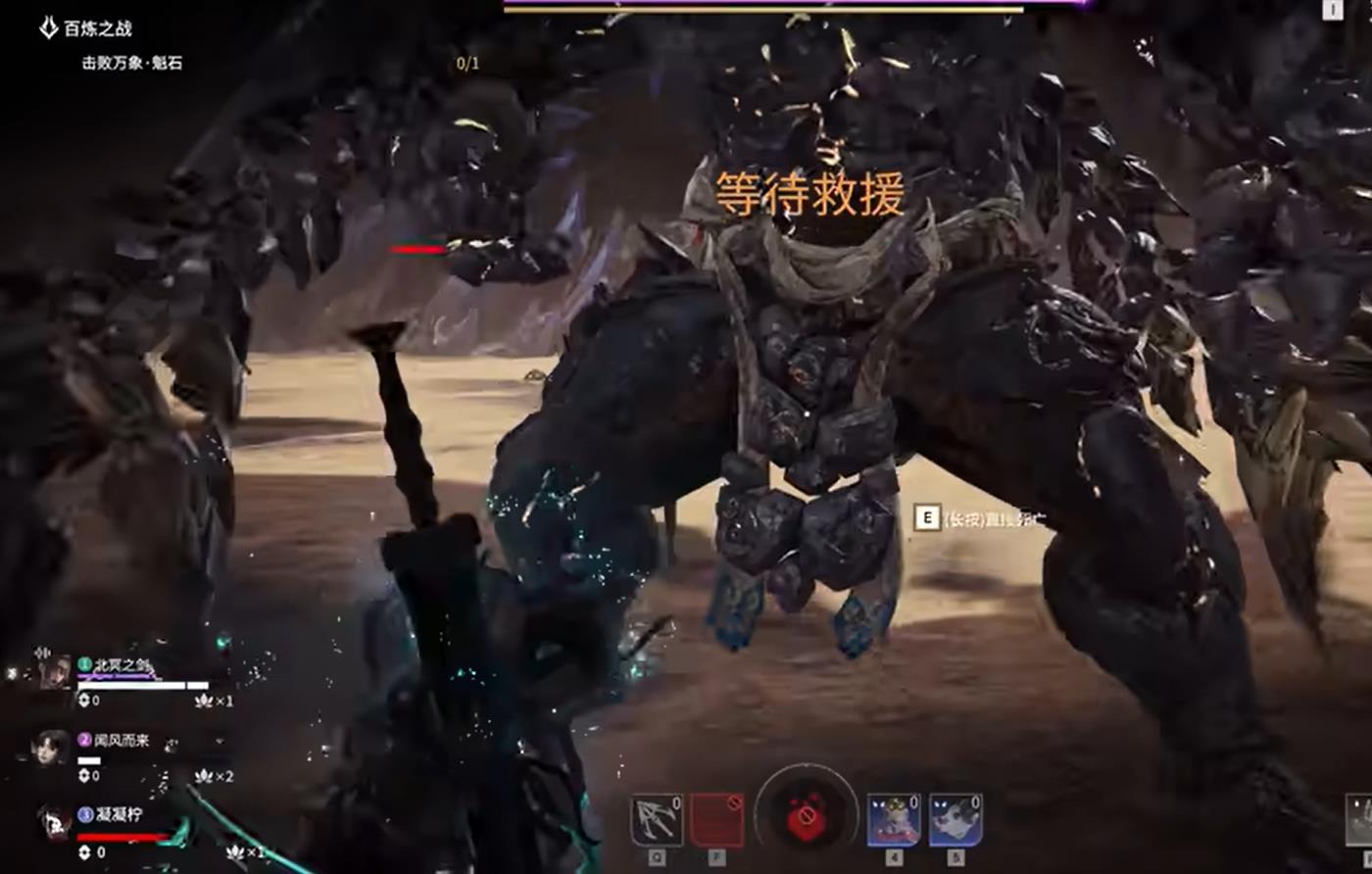
Task: Use the white creature item in slot 5
Action: [955, 820]
